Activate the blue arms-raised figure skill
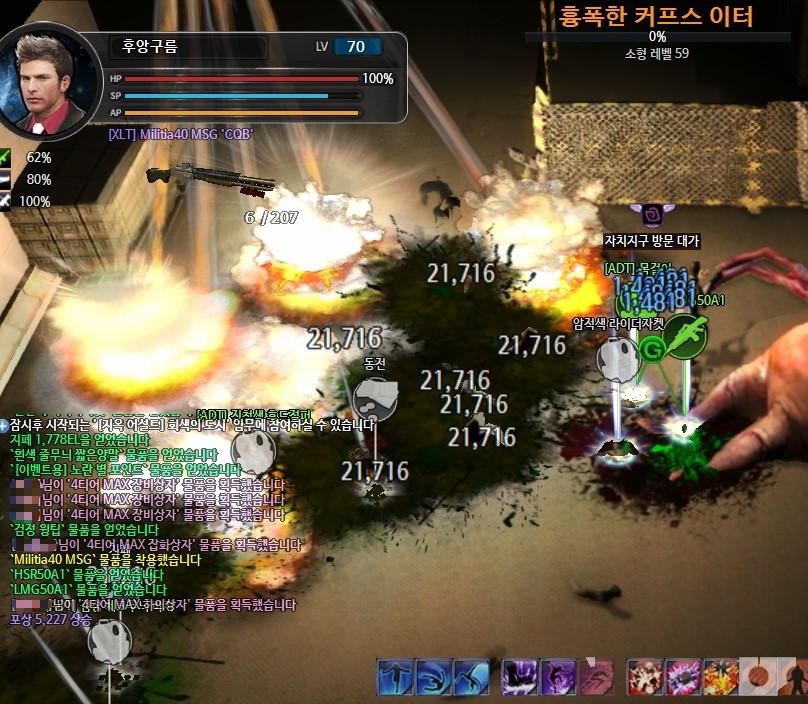808x704 pixels. (396, 677)
